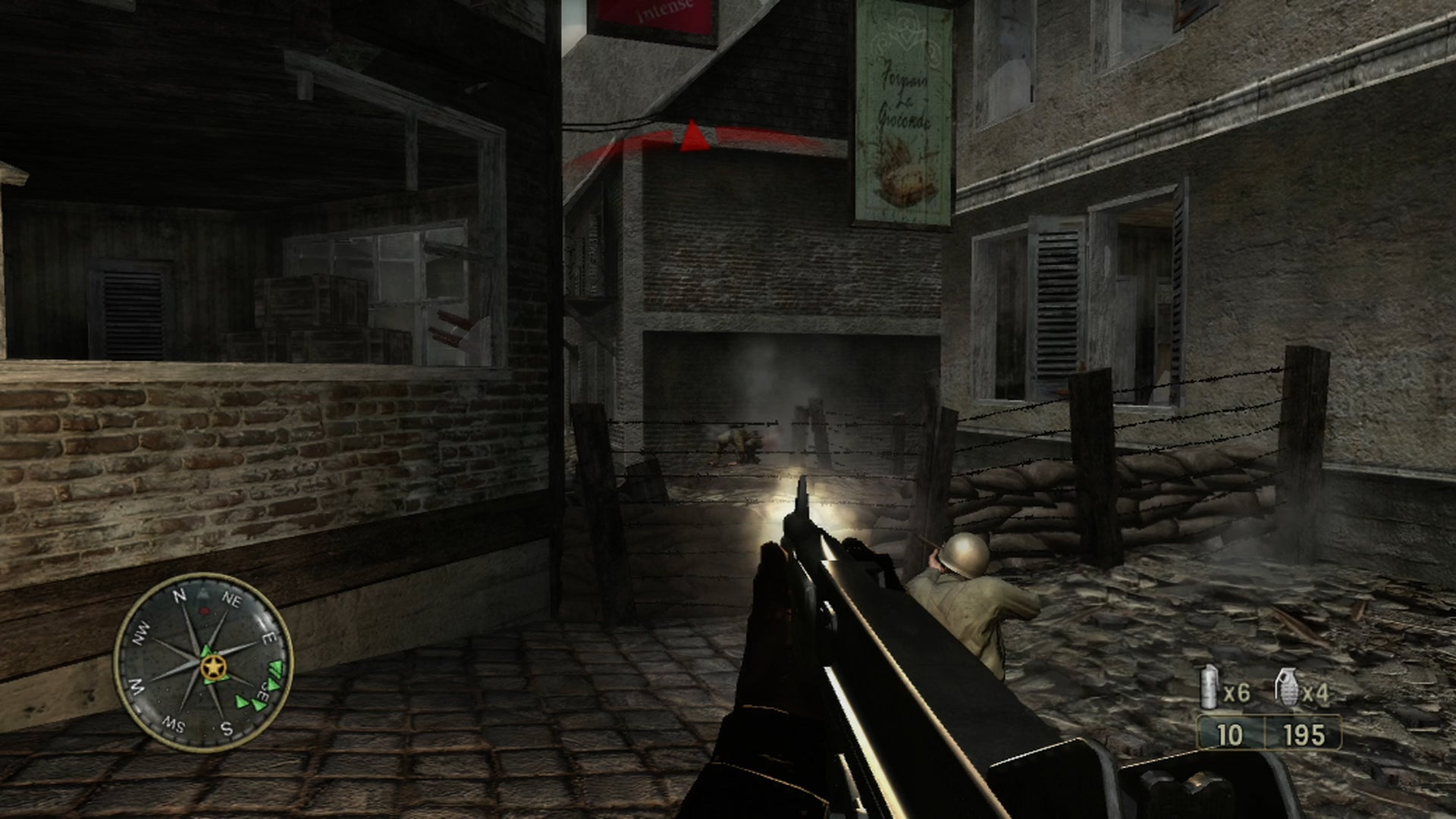Click a green ally marker near compass southeast
1456x819 pixels.
tap(271, 685)
